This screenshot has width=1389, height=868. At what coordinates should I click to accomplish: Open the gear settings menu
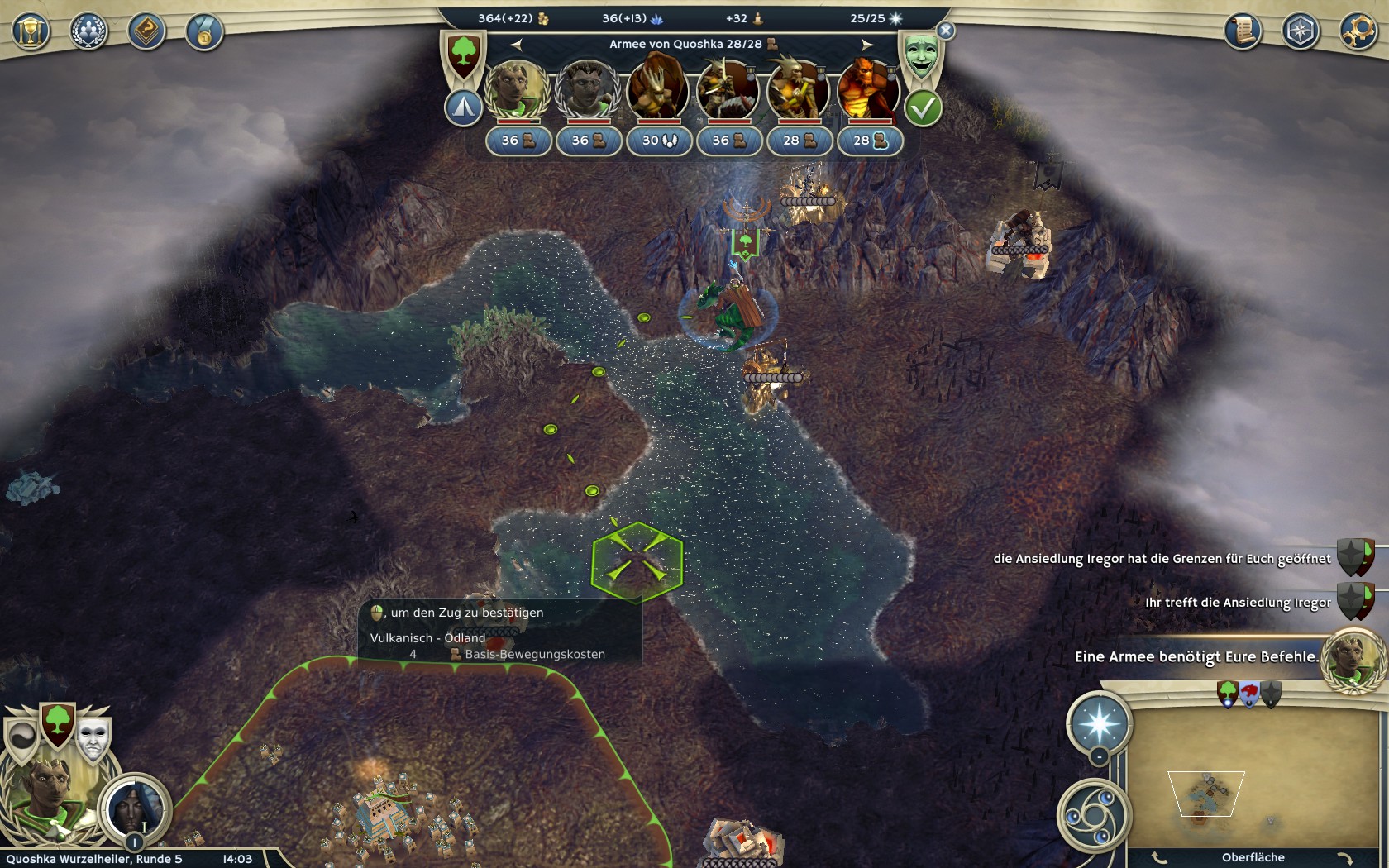1357,31
